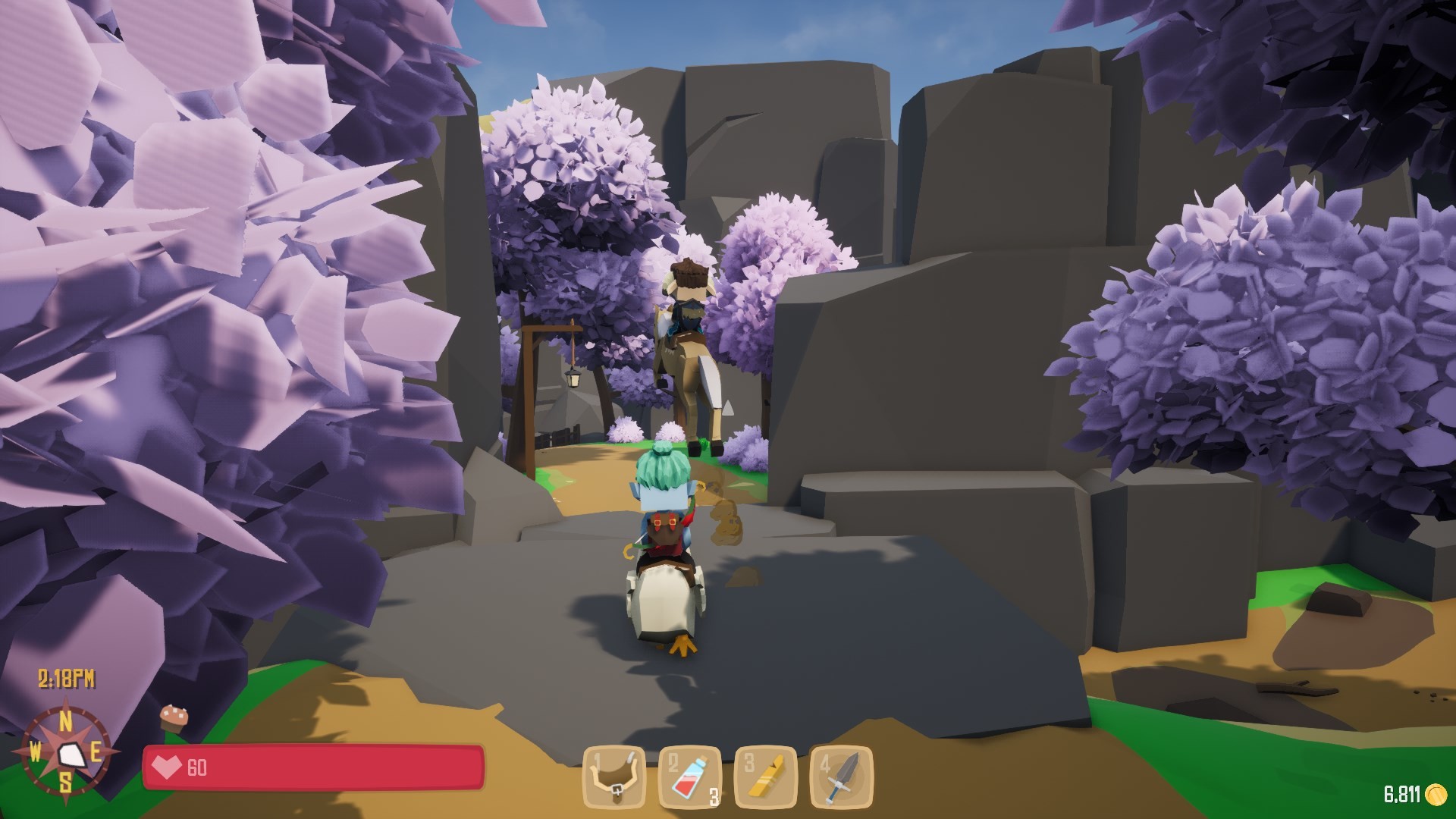The height and width of the screenshot is (819, 1456).
Task: Click the potion quantity number 3
Action: click(714, 798)
